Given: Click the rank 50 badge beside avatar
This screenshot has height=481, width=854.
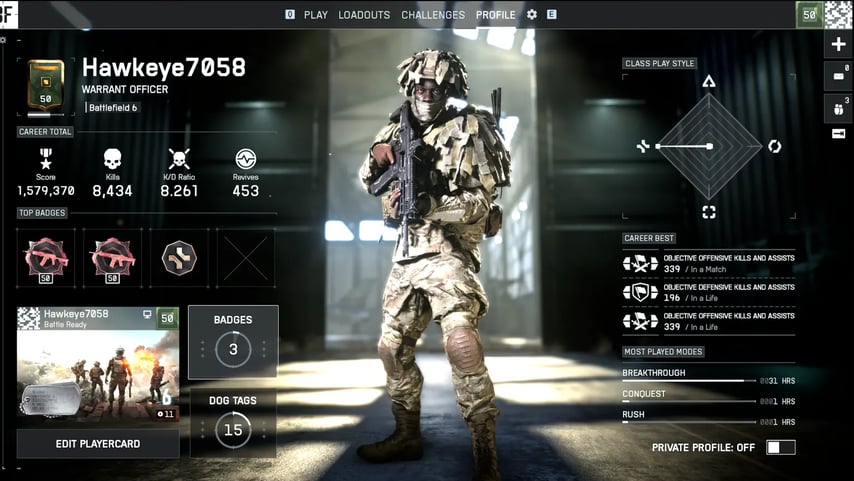Looking at the screenshot, I should coord(809,14).
